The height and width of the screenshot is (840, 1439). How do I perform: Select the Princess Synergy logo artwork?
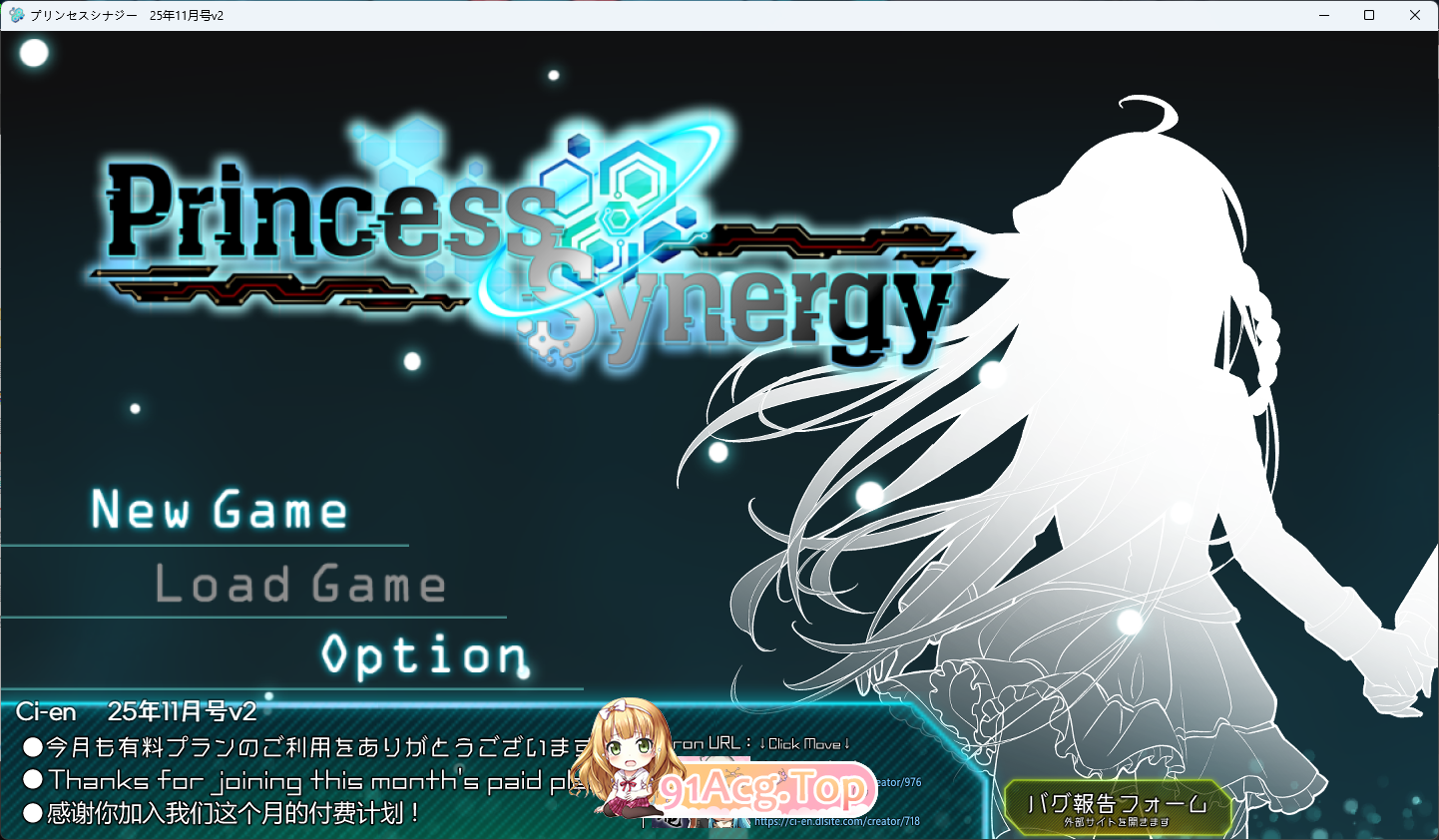tap(529, 239)
